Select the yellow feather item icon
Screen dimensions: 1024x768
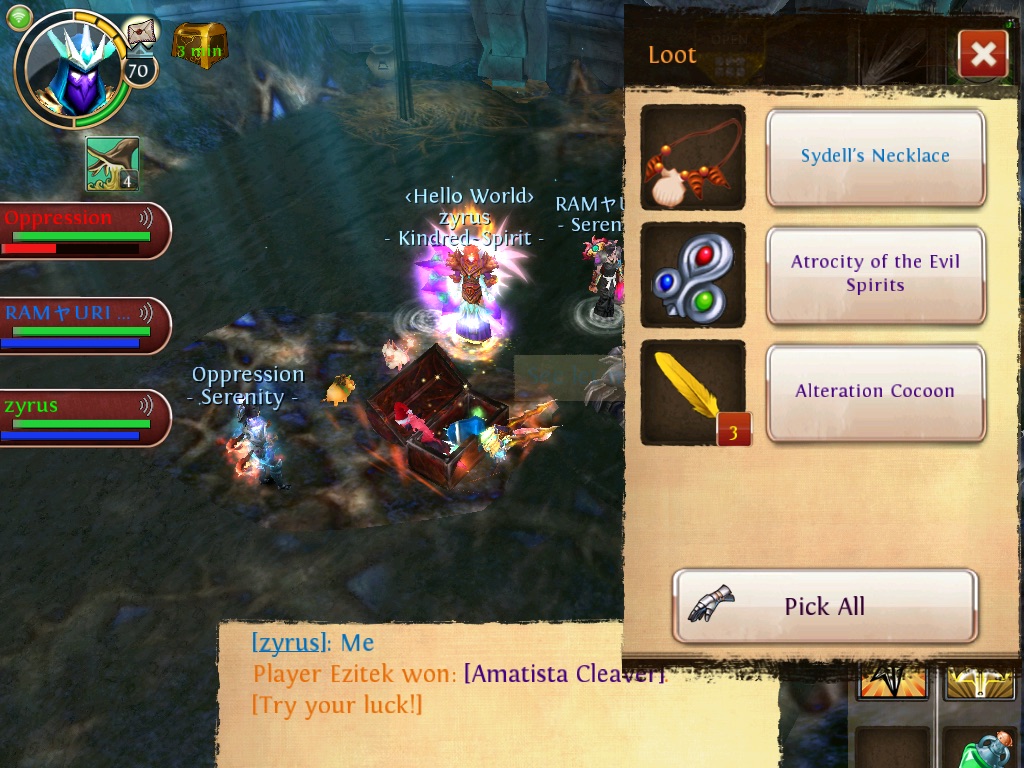693,392
